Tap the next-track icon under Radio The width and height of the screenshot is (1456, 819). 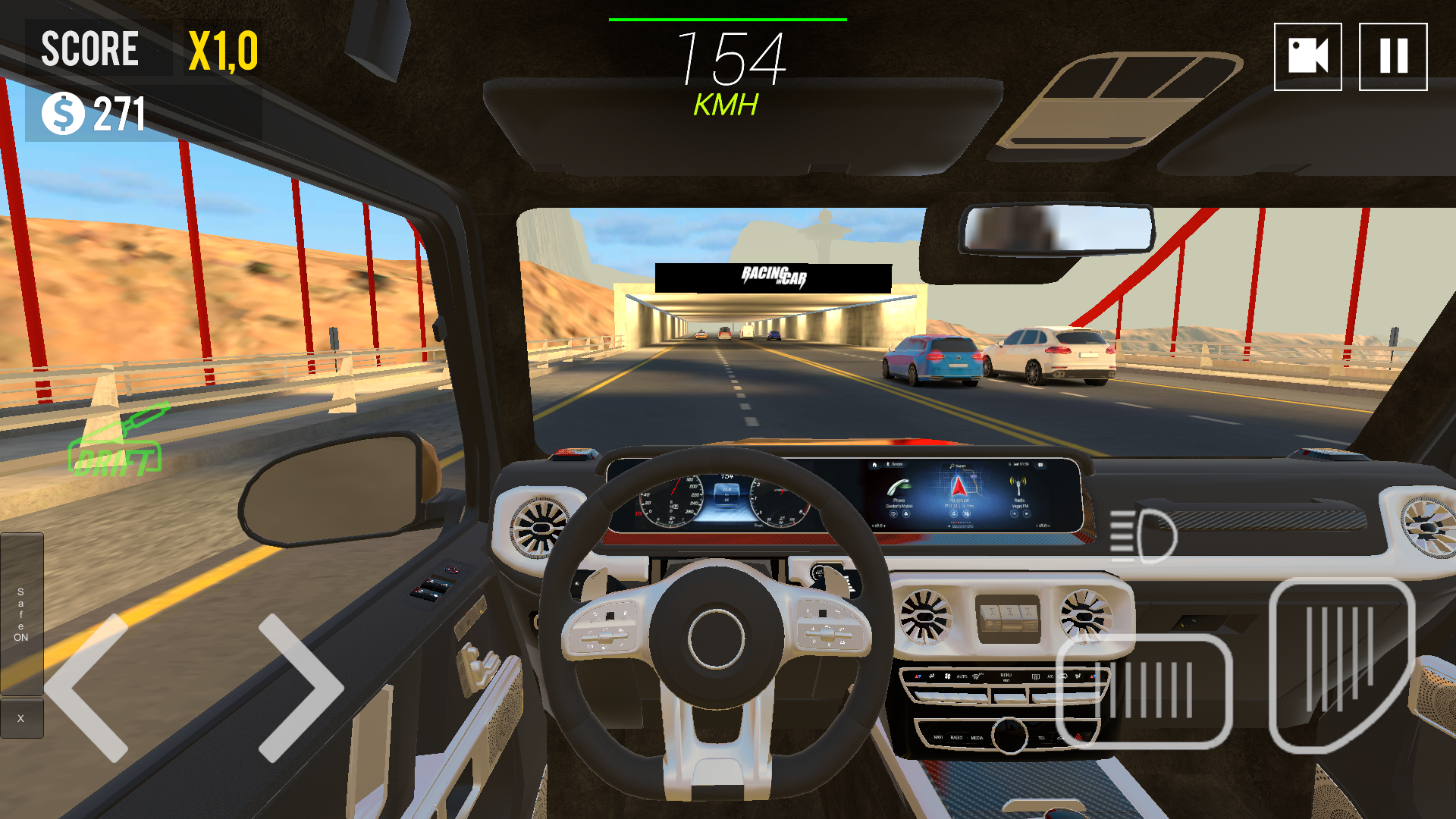click(1027, 514)
